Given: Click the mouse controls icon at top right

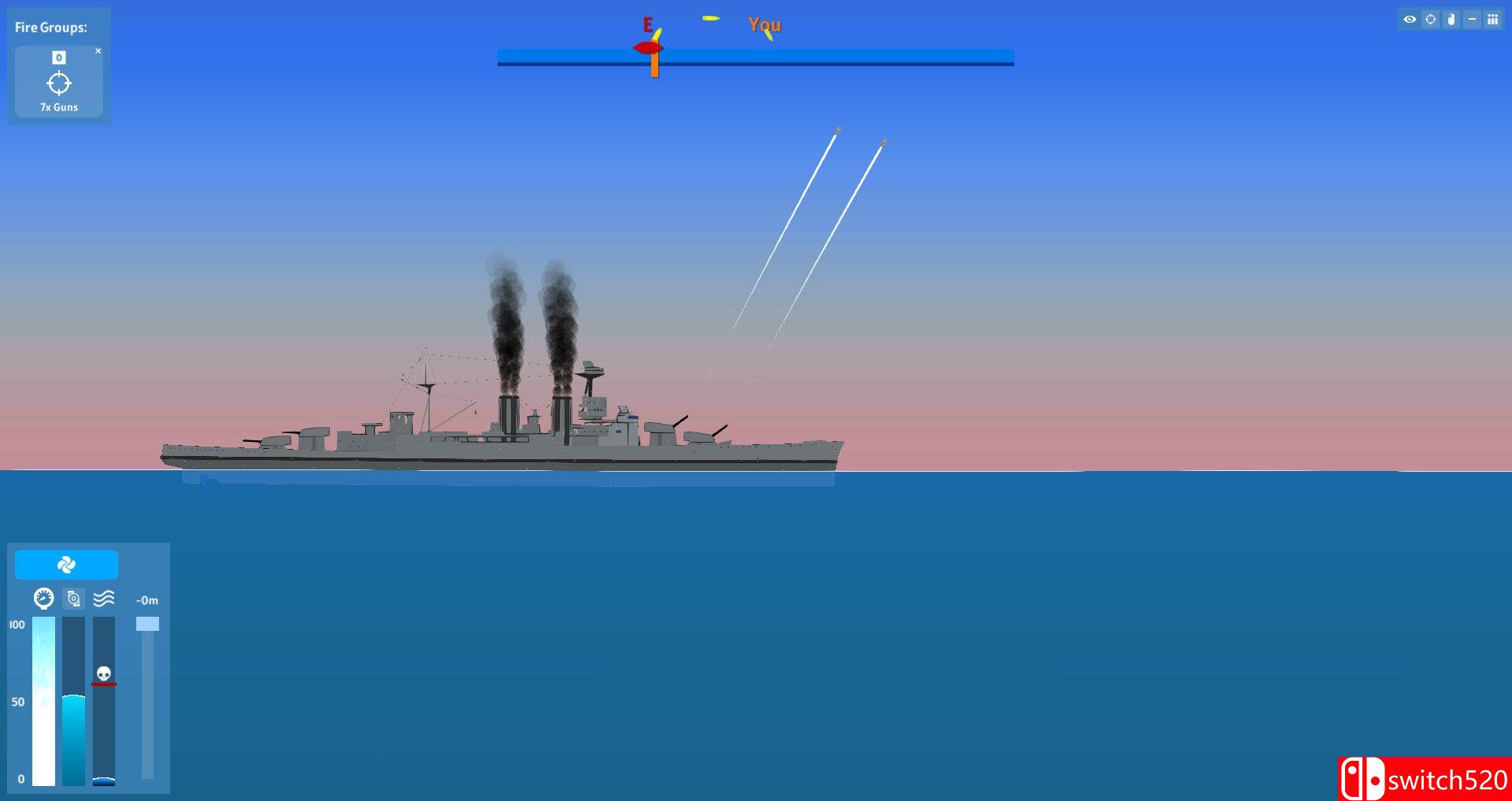Looking at the screenshot, I should coord(1451,20).
